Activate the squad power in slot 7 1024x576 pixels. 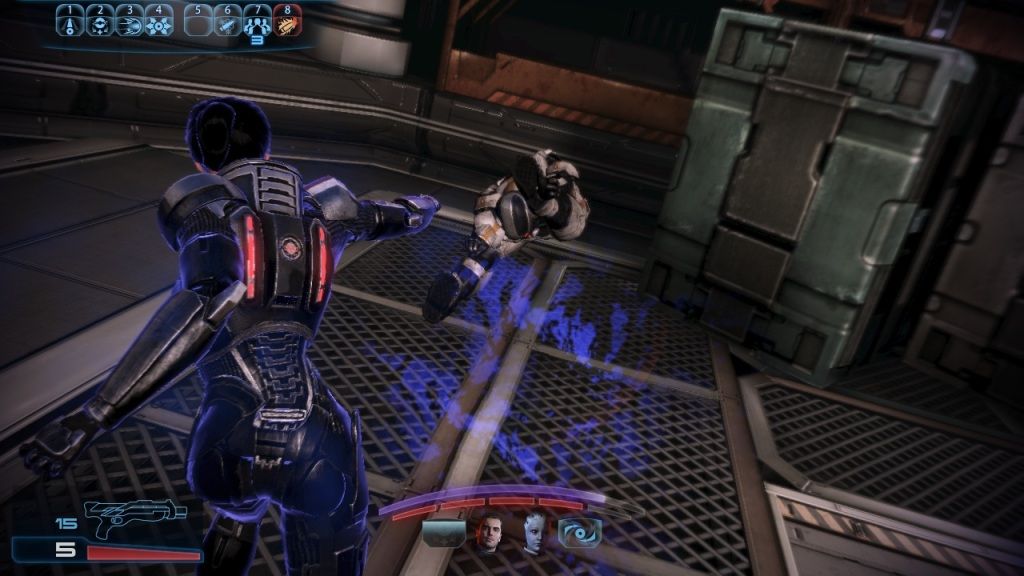click(258, 20)
